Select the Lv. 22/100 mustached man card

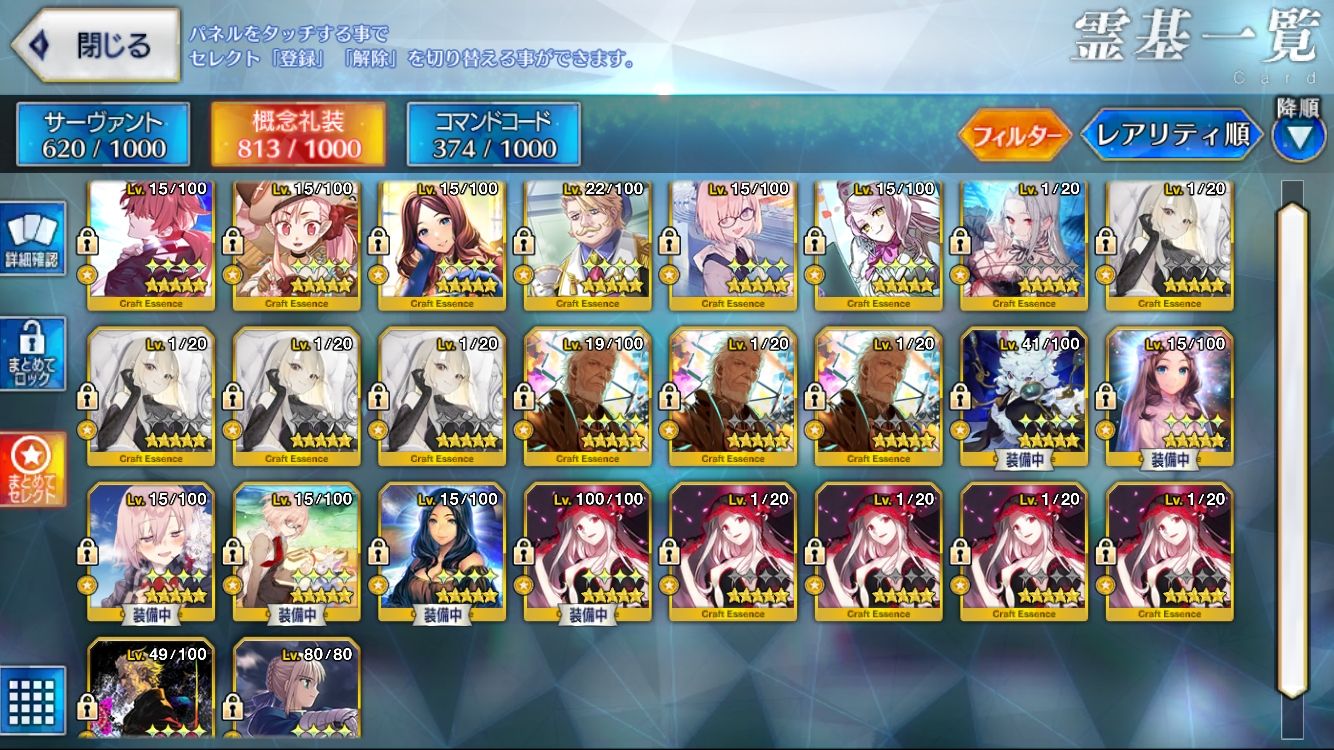[x=587, y=245]
